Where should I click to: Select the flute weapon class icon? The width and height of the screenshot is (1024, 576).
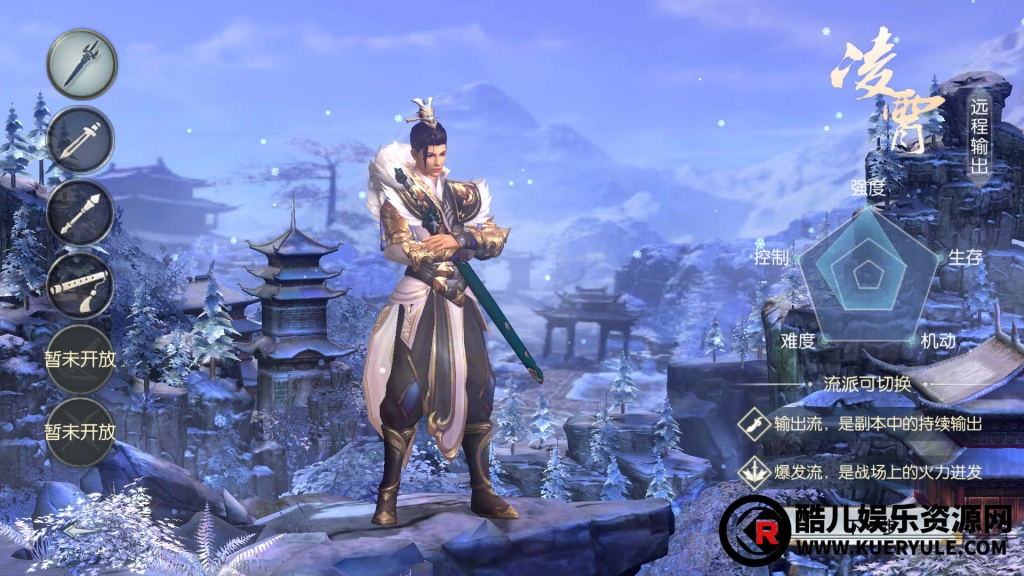coord(80,287)
